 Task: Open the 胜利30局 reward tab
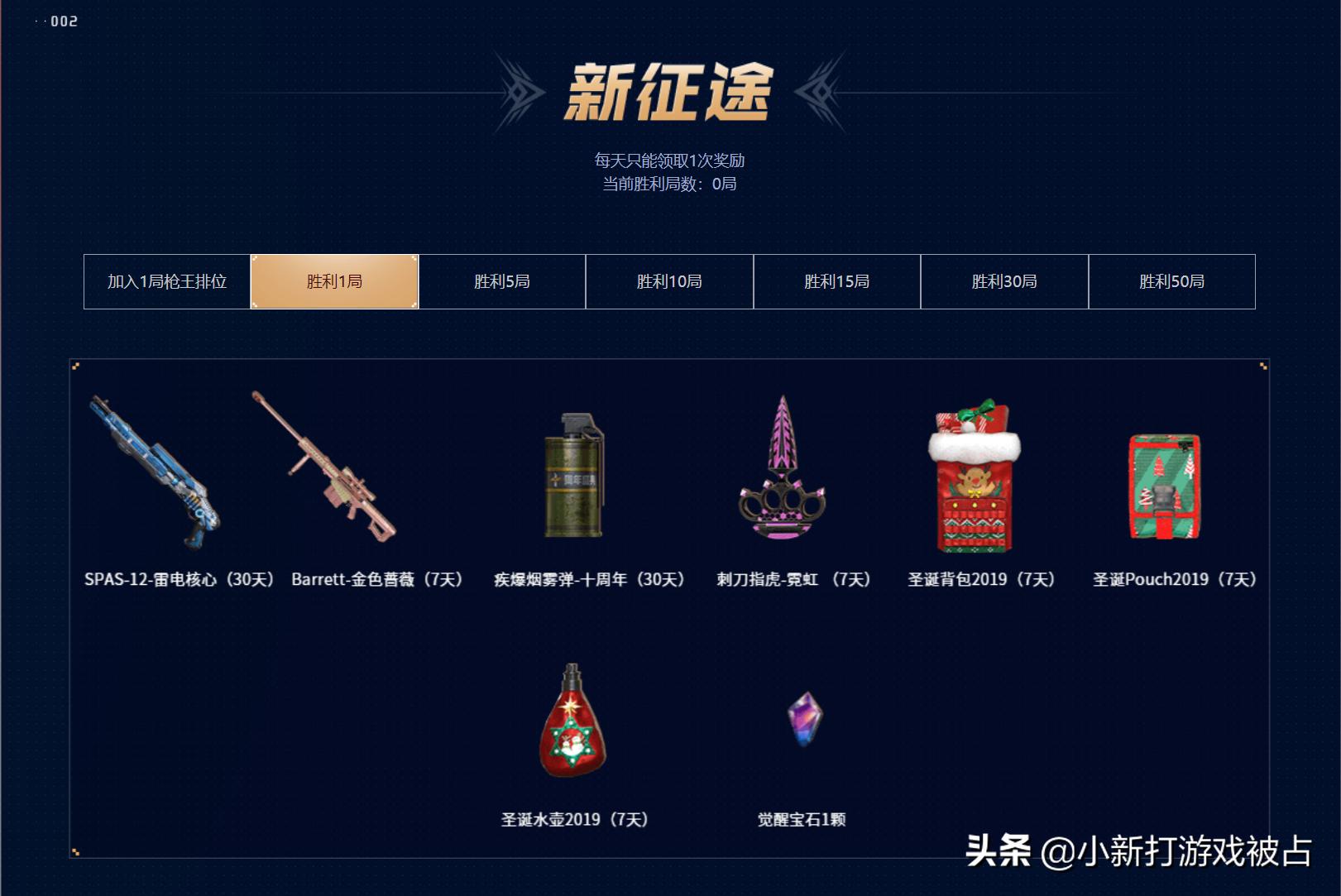click(1003, 281)
